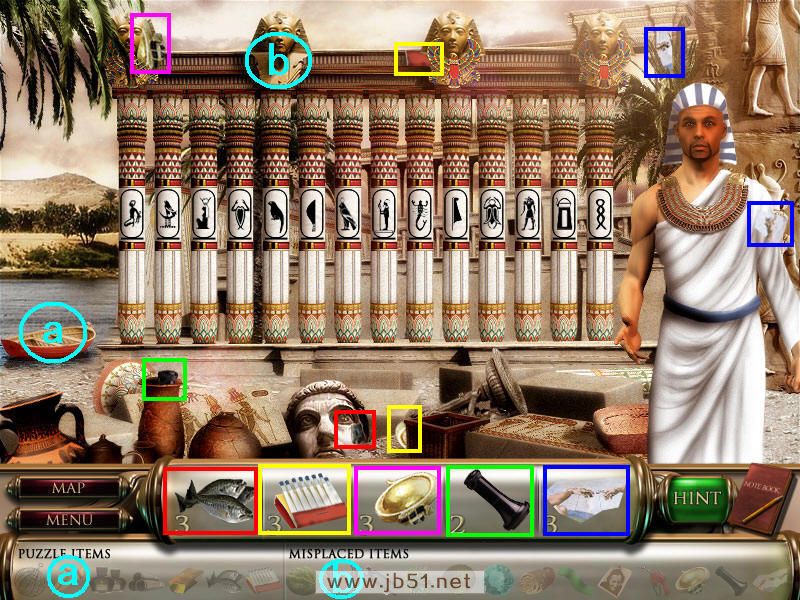800x600 pixels.
Task: Open the MAP screen
Action: coord(68,489)
